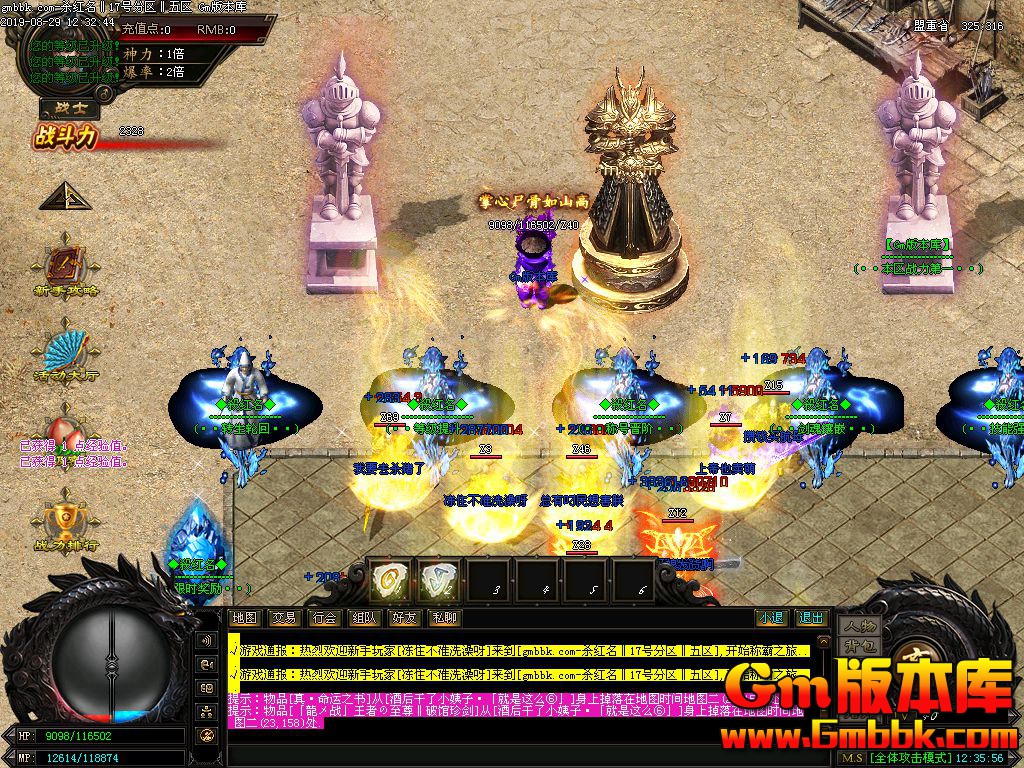1024x768 pixels.
Task: Activate the first hotbar skill scroll
Action: tap(390, 580)
